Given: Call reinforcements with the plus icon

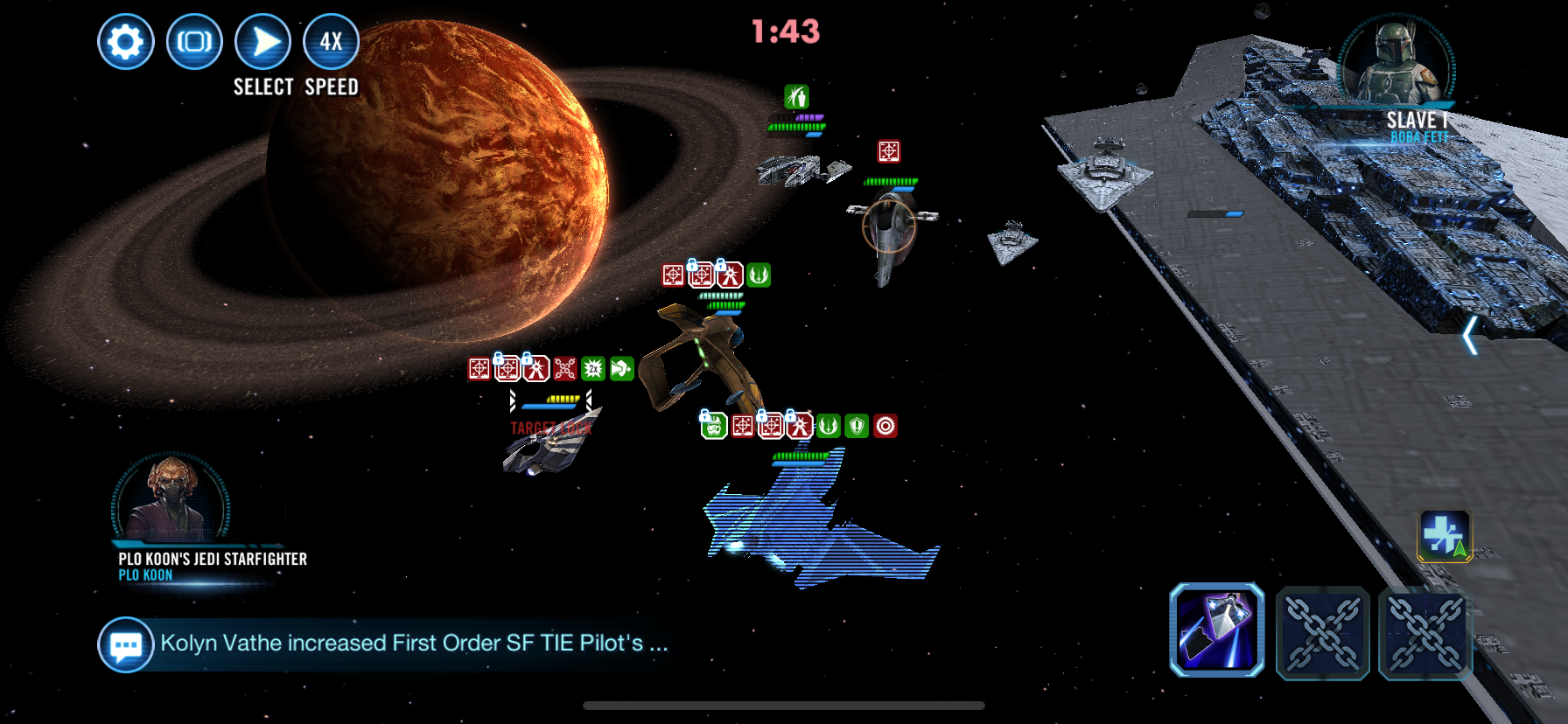Looking at the screenshot, I should (1444, 535).
